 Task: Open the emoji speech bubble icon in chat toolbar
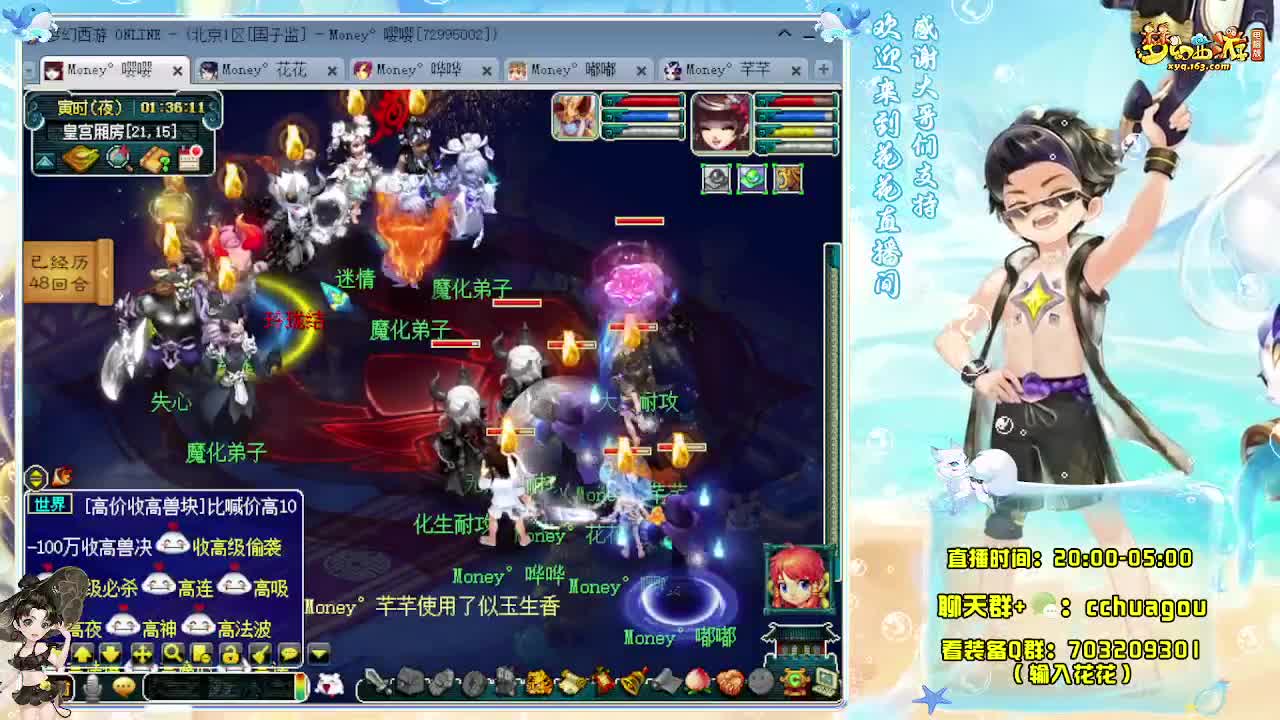pyautogui.click(x=289, y=655)
